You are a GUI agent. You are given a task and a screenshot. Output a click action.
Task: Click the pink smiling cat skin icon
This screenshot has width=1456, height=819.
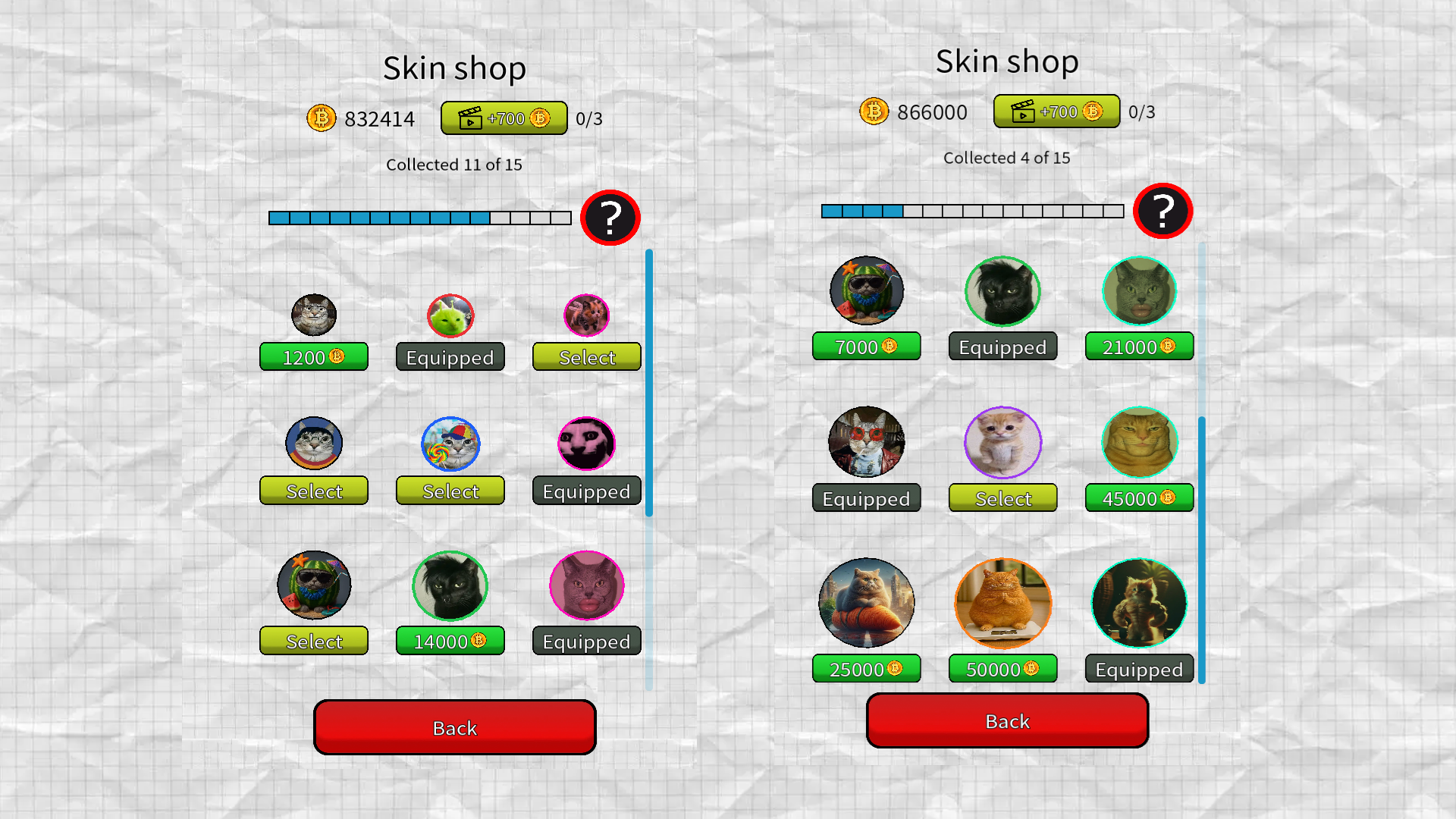click(586, 444)
